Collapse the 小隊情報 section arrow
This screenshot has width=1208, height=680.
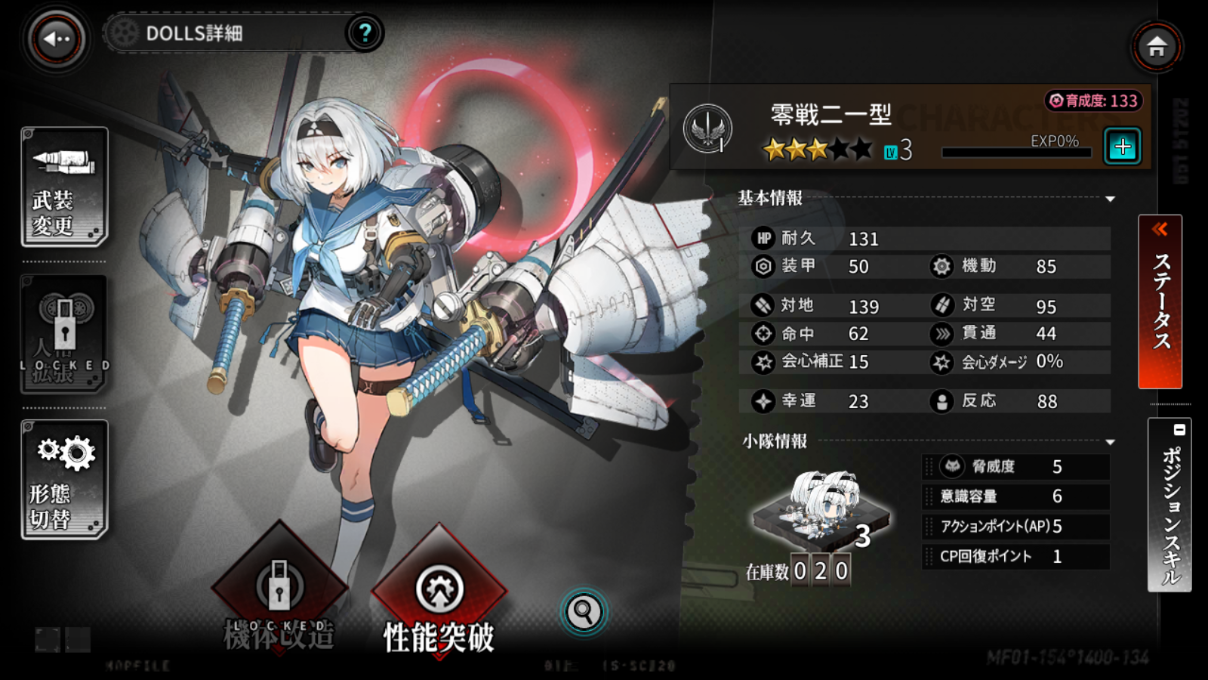coord(1110,442)
